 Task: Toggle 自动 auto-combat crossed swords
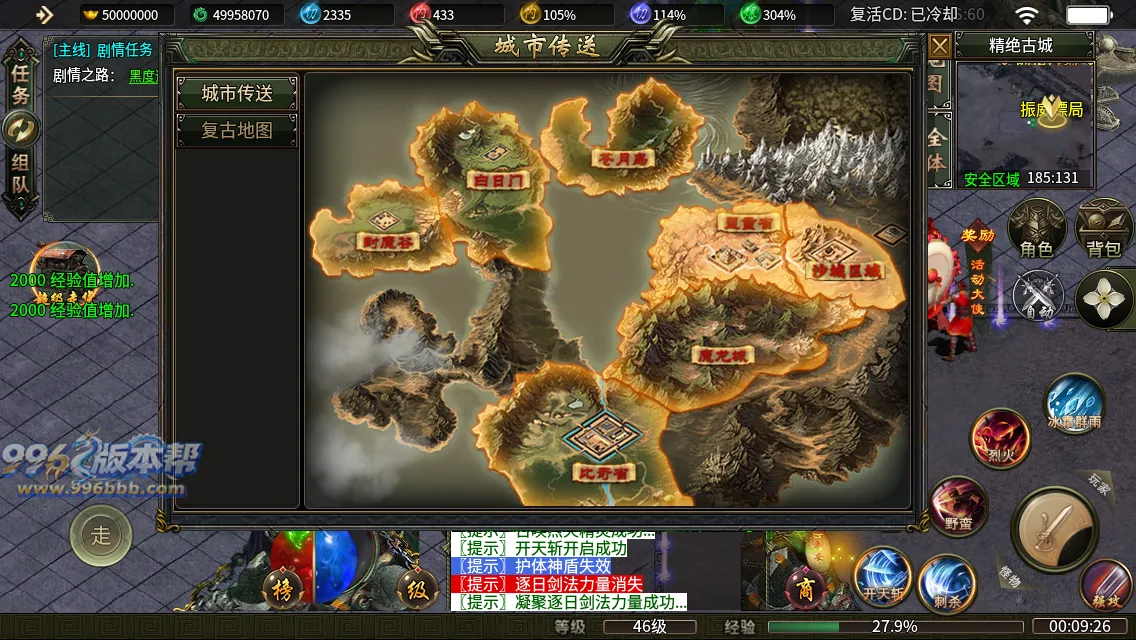(x=1036, y=297)
